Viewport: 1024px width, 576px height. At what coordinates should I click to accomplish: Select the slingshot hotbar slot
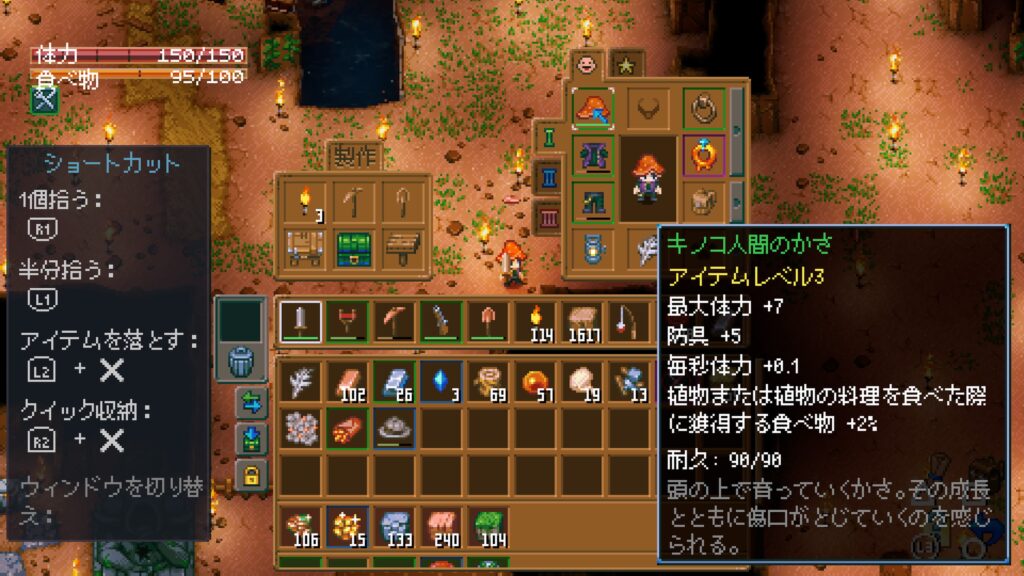pos(346,322)
